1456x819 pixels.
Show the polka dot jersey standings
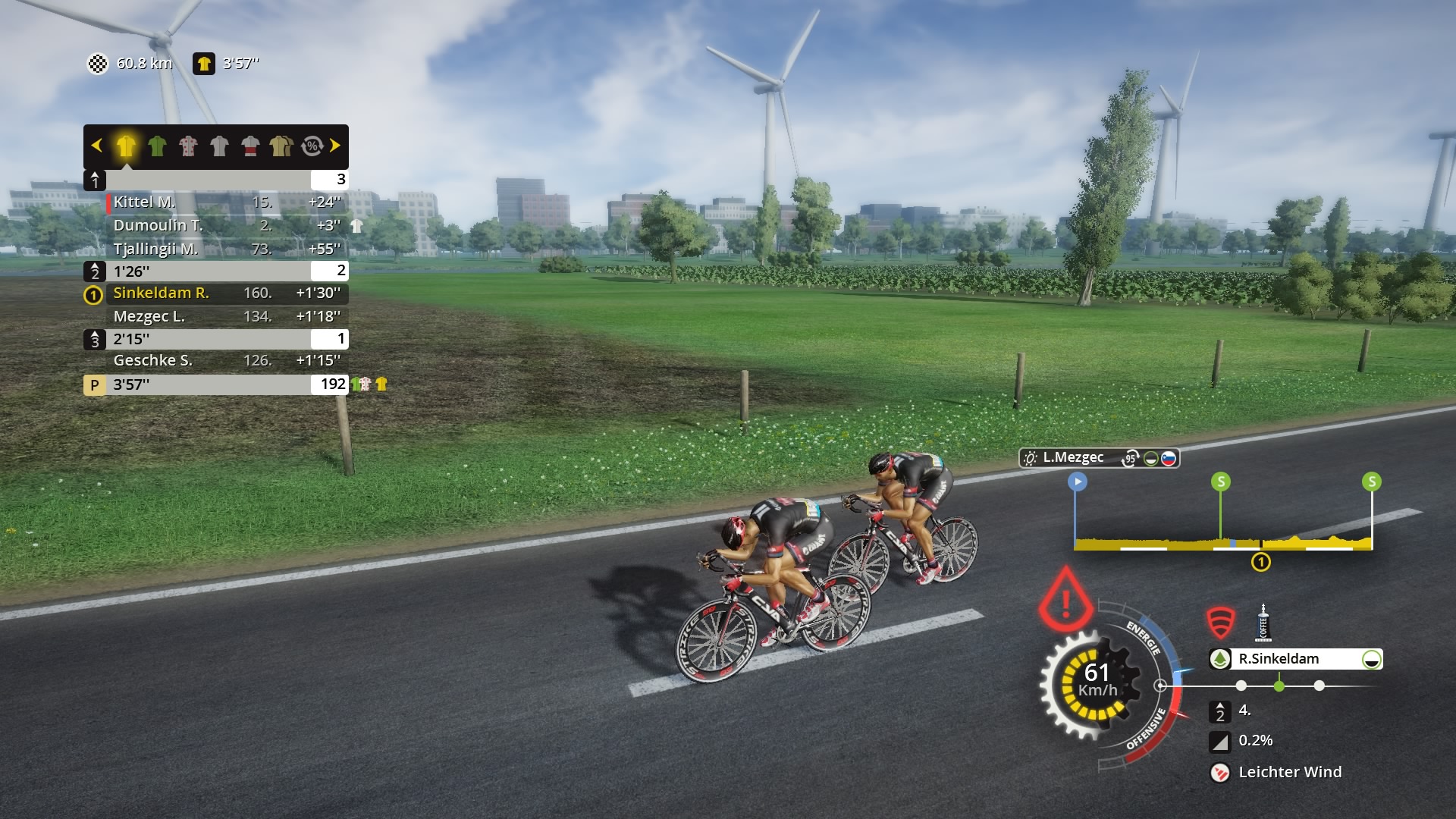tap(188, 146)
